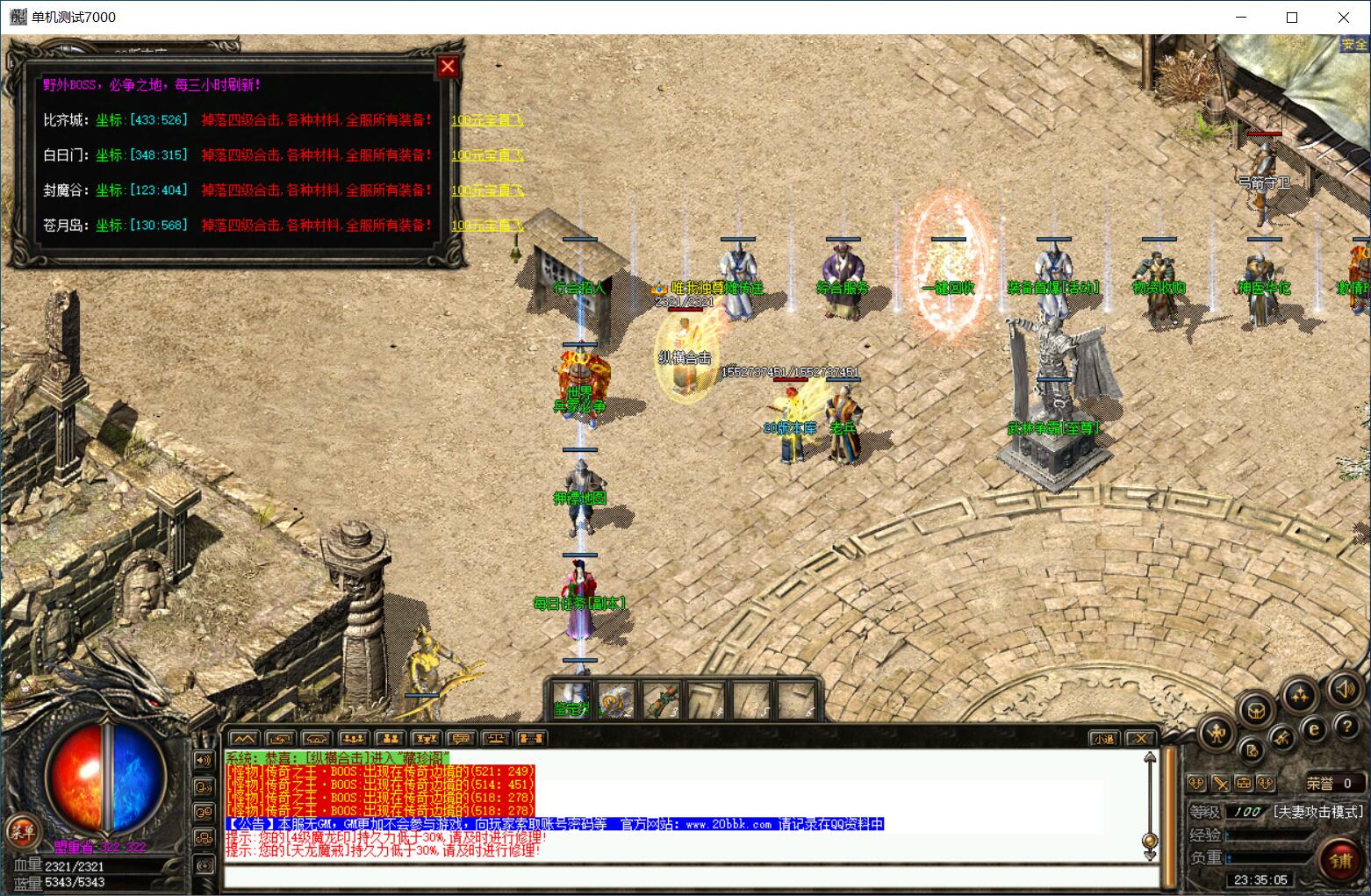
Task: Toggle the sound speaker button
Action: [x=1344, y=689]
